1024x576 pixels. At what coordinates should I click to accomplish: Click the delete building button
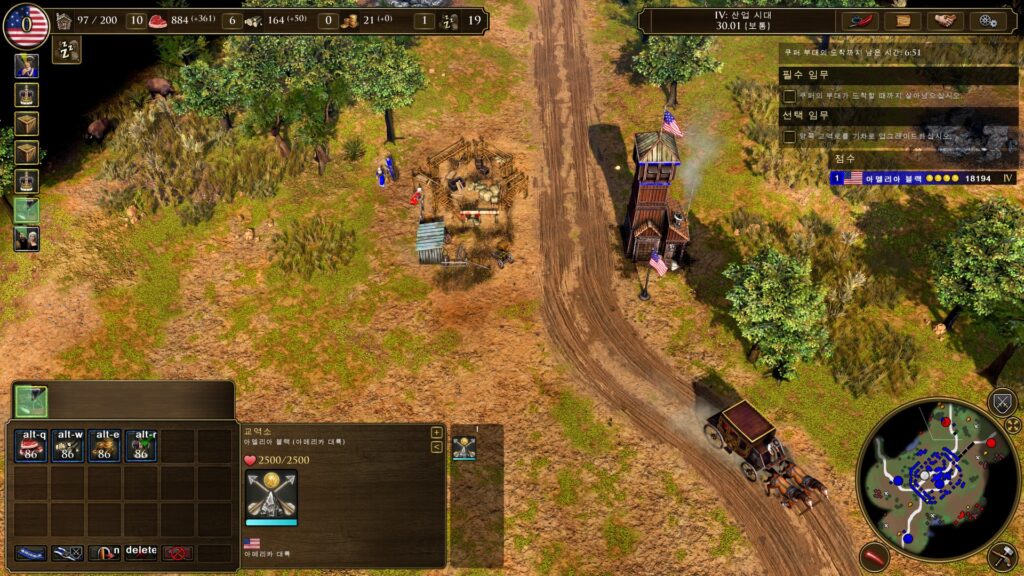(x=141, y=552)
